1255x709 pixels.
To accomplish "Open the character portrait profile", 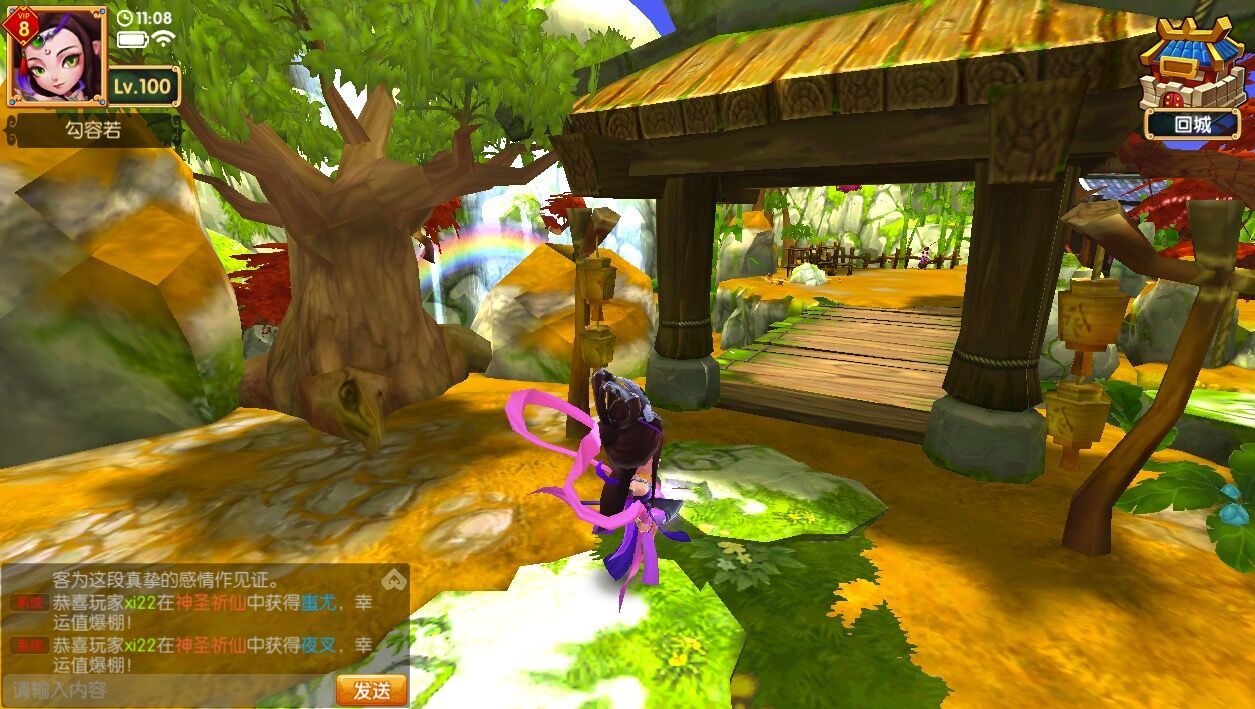I will pos(55,57).
